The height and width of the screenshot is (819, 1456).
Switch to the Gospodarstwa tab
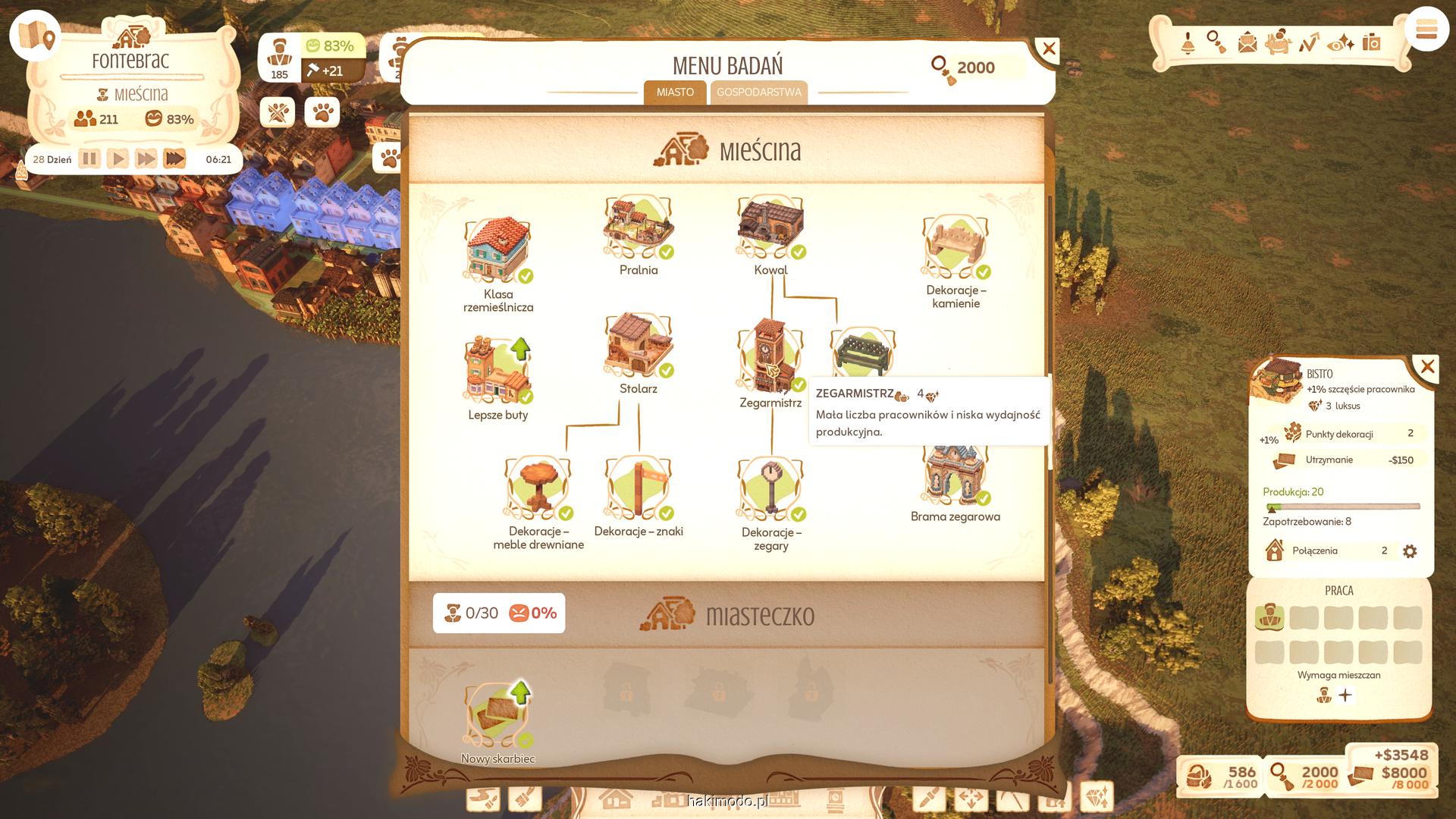(x=758, y=93)
